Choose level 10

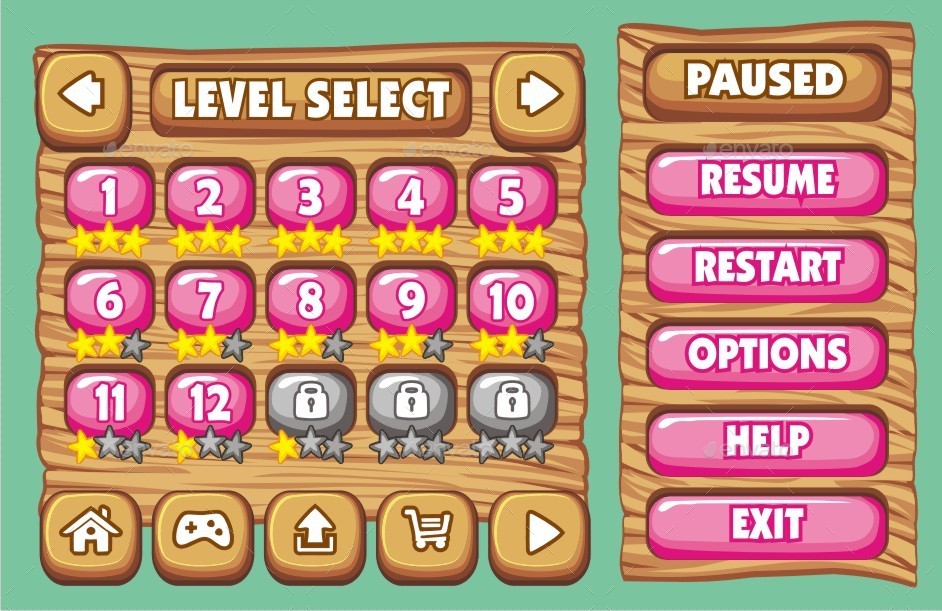click(x=511, y=300)
